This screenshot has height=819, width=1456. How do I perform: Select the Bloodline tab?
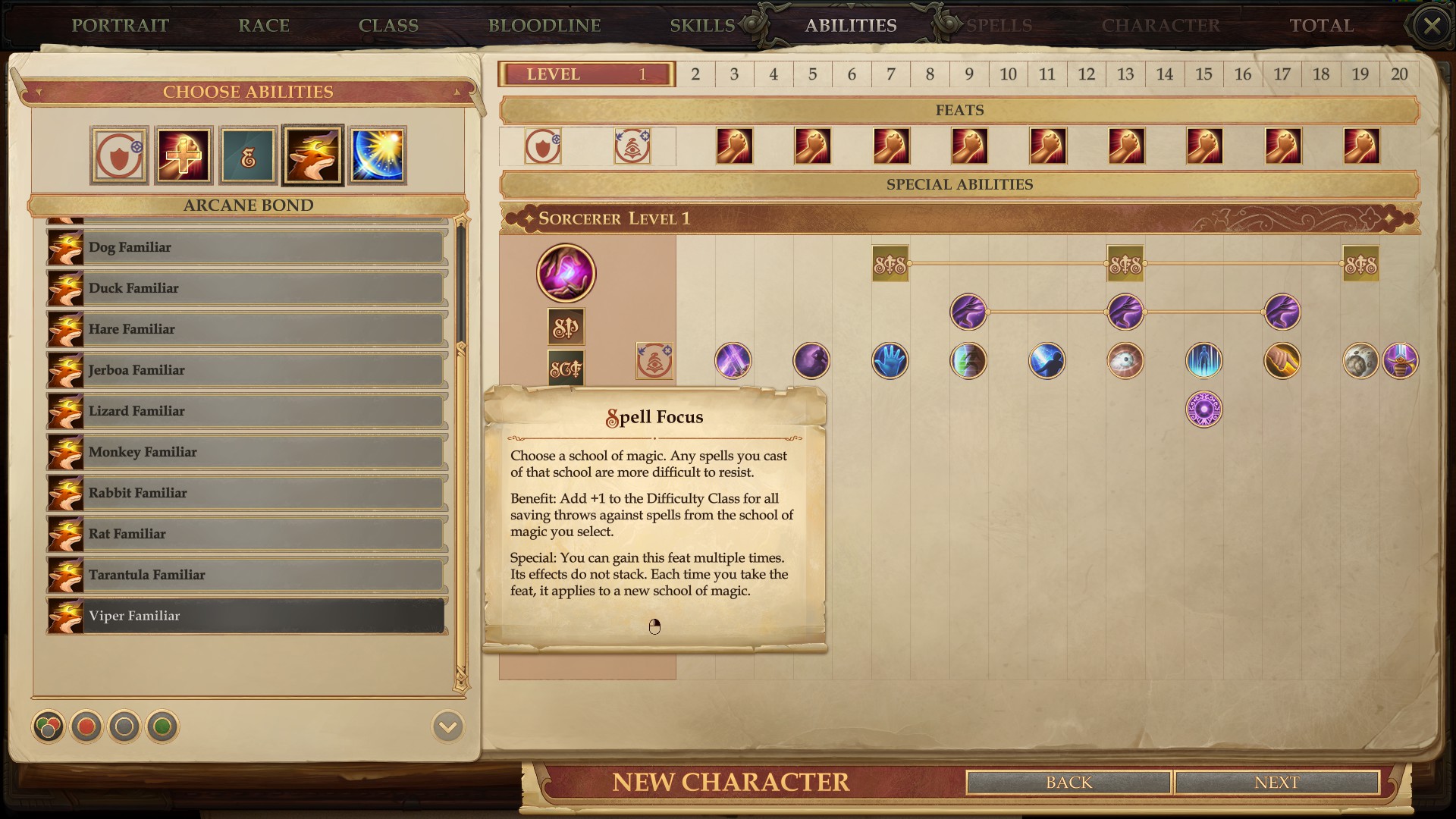(544, 25)
